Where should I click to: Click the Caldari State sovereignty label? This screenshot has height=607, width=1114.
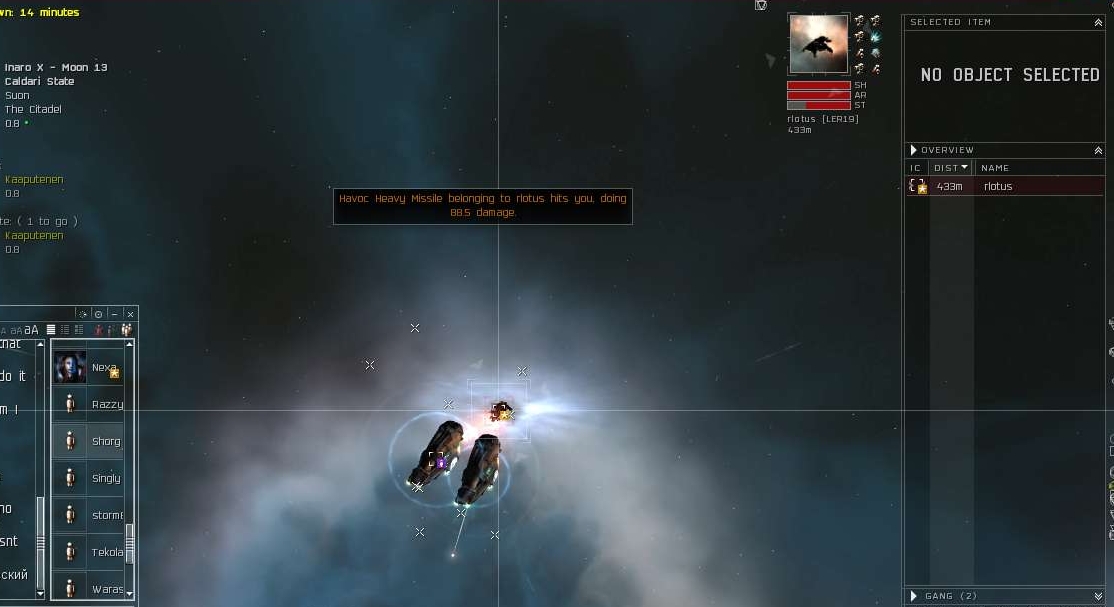[x=39, y=82]
